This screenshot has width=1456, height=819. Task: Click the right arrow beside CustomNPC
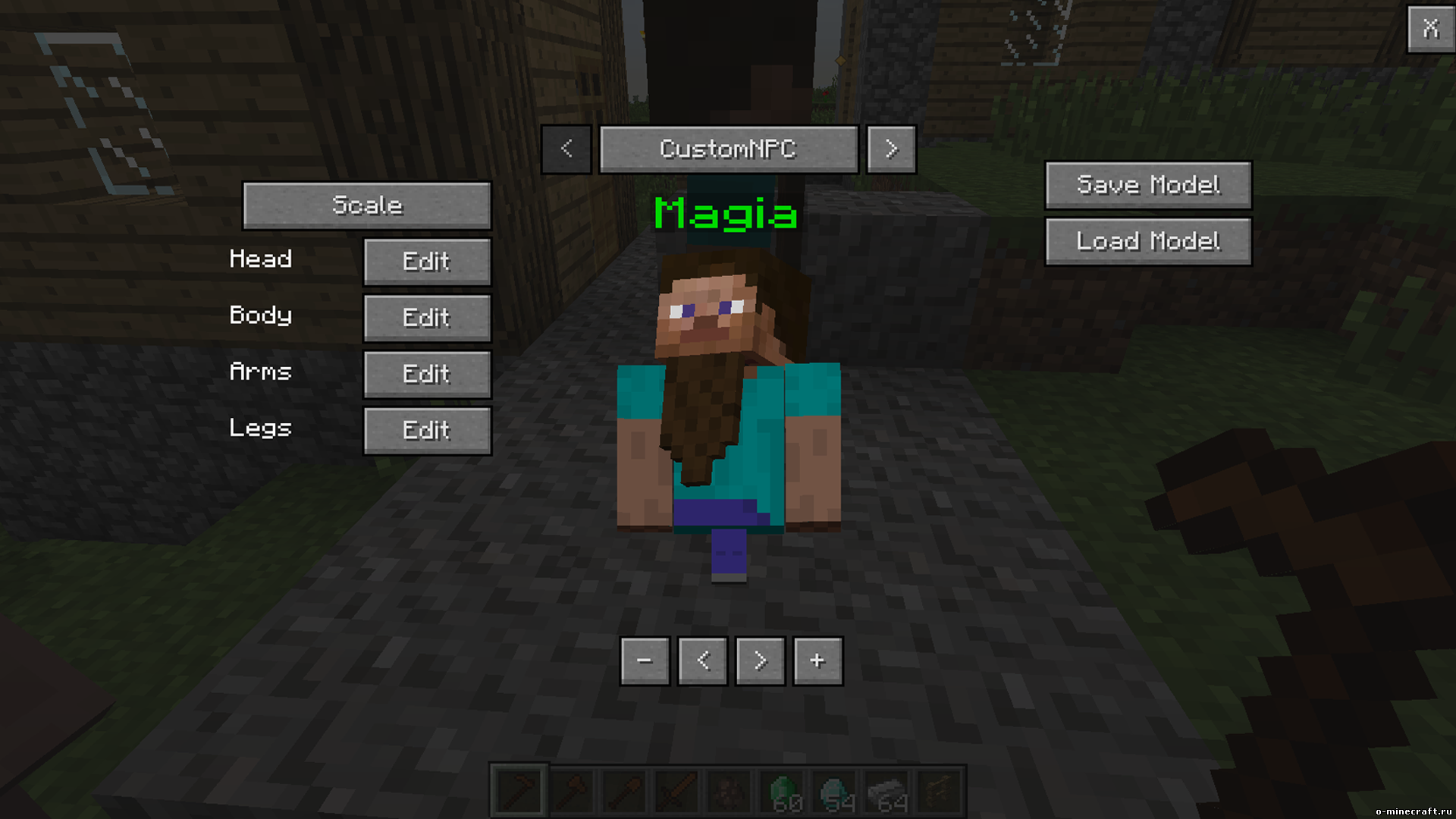(x=891, y=149)
